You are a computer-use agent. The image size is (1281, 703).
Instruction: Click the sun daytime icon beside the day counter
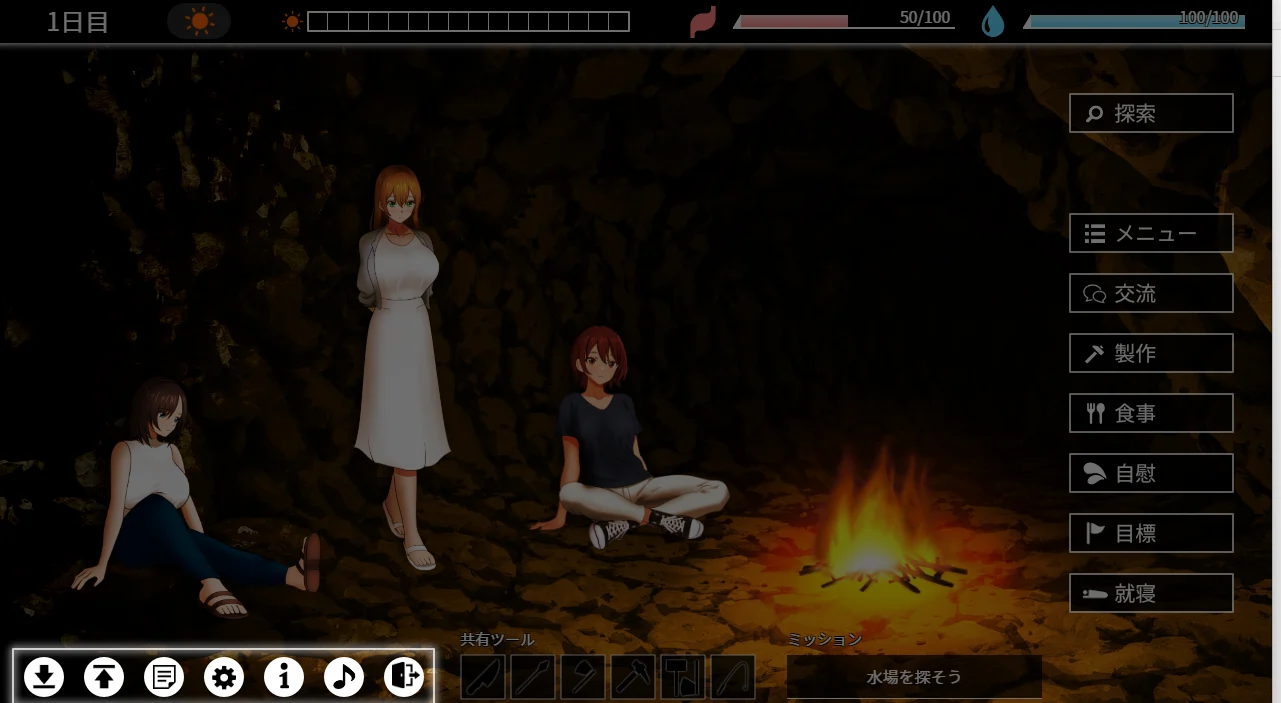[x=199, y=21]
